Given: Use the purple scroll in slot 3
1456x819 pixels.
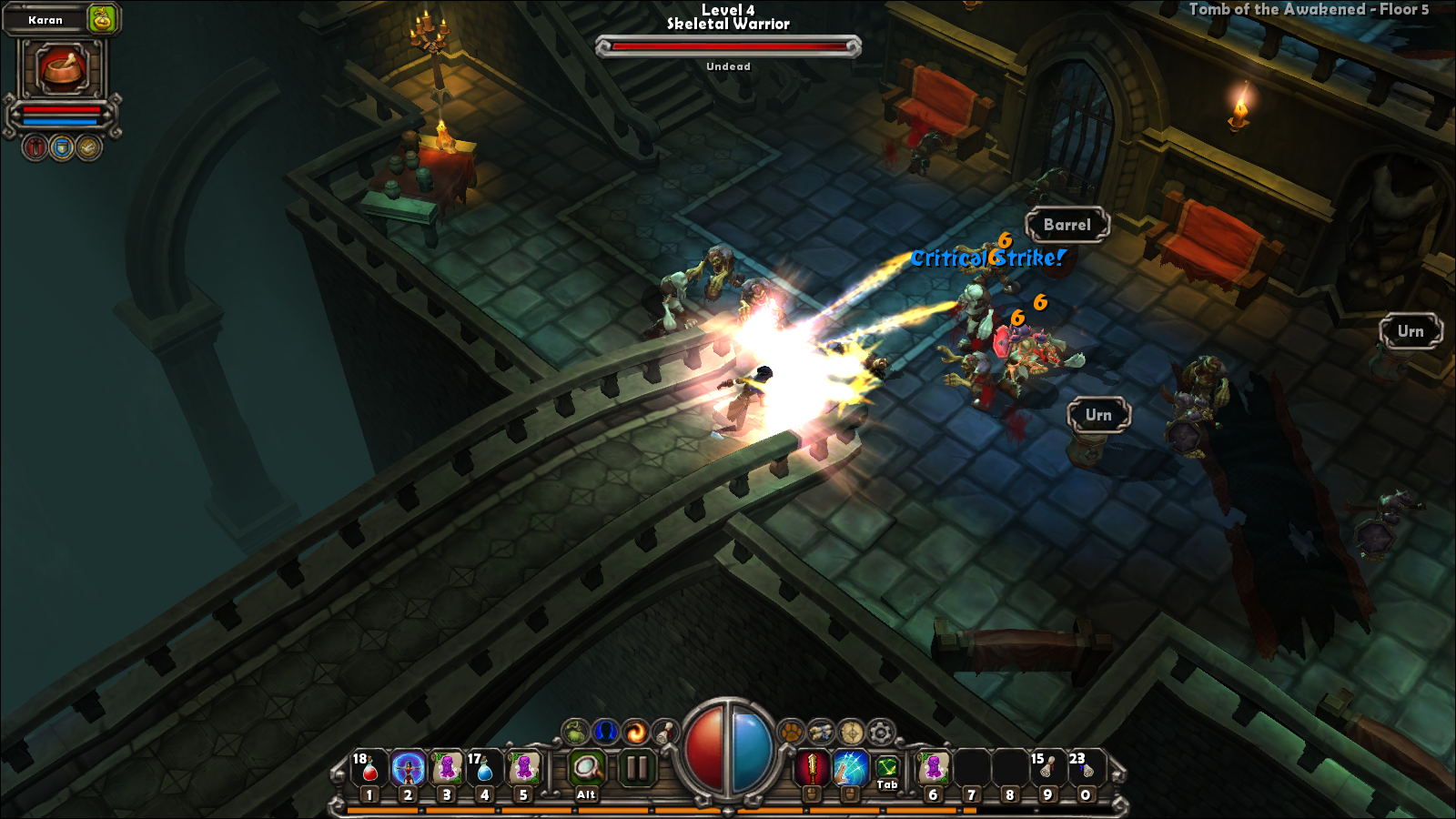Looking at the screenshot, I should pyautogui.click(x=447, y=769).
